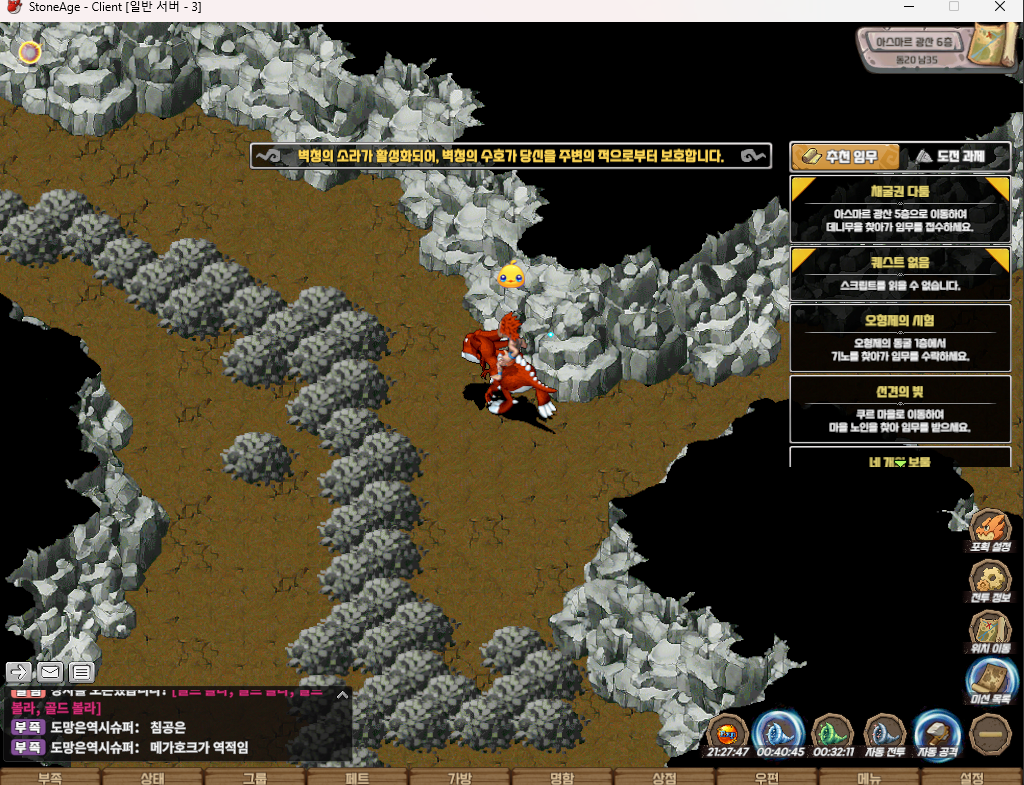Open the 포획 설정 capture settings icon

tap(990, 529)
